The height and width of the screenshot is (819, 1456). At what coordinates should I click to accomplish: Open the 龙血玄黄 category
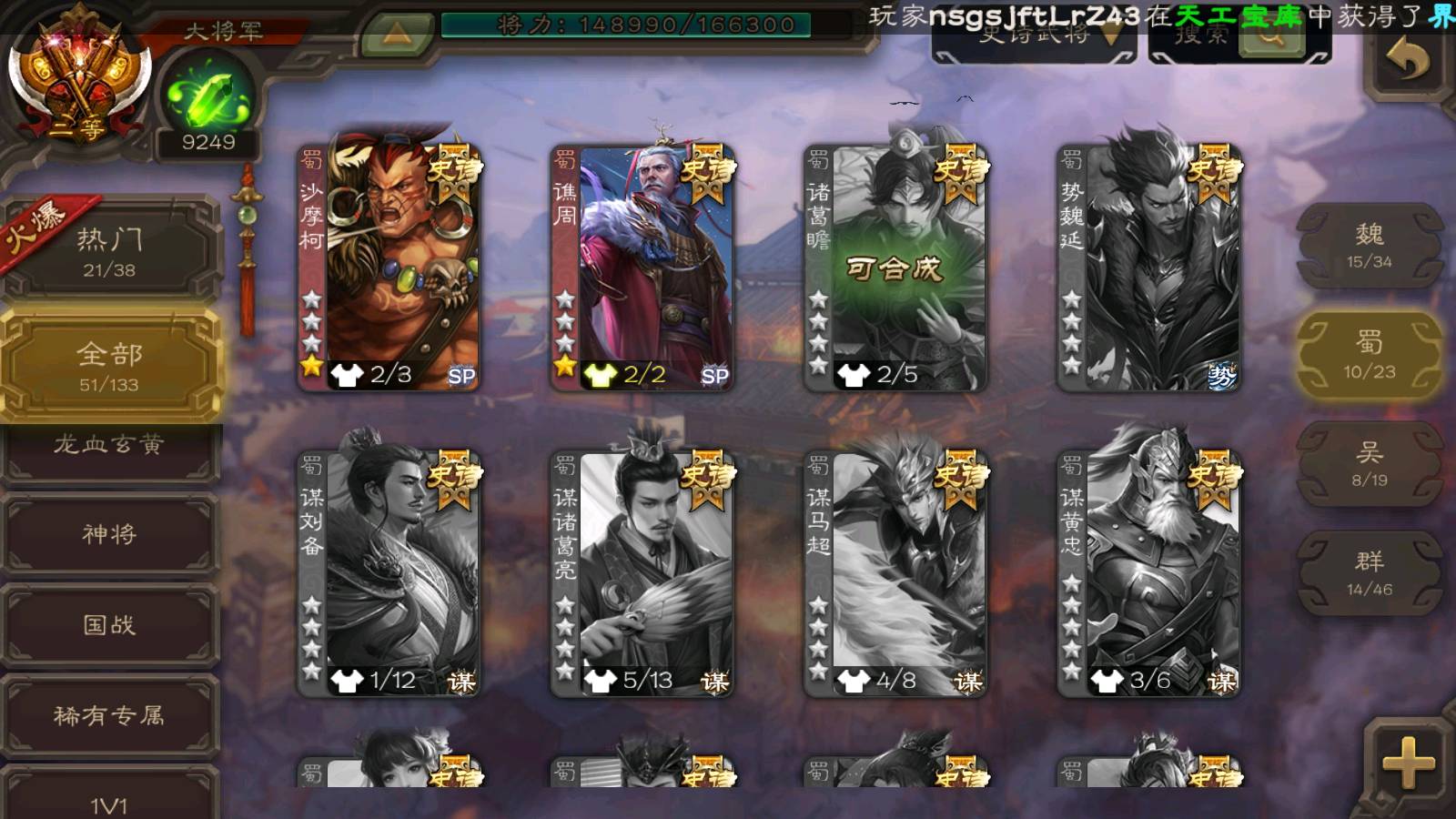[109, 446]
